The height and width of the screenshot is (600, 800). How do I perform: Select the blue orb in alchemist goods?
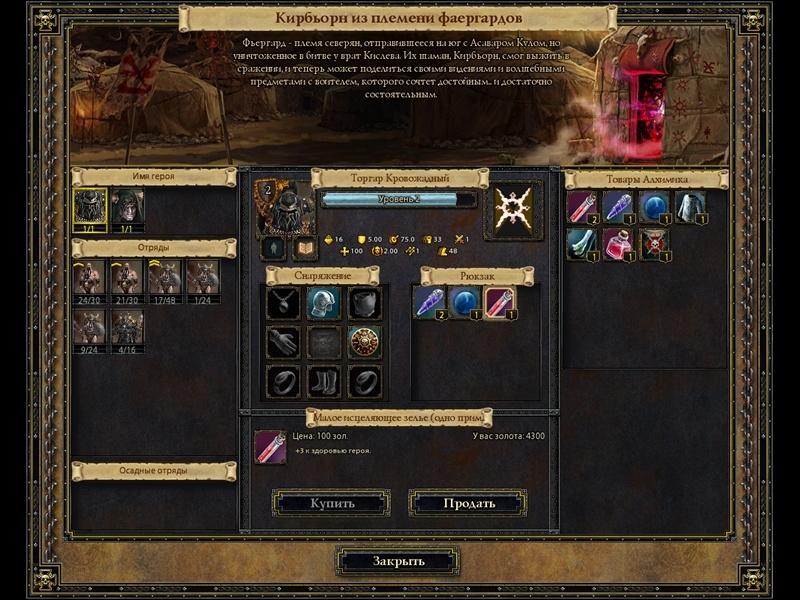tap(654, 206)
